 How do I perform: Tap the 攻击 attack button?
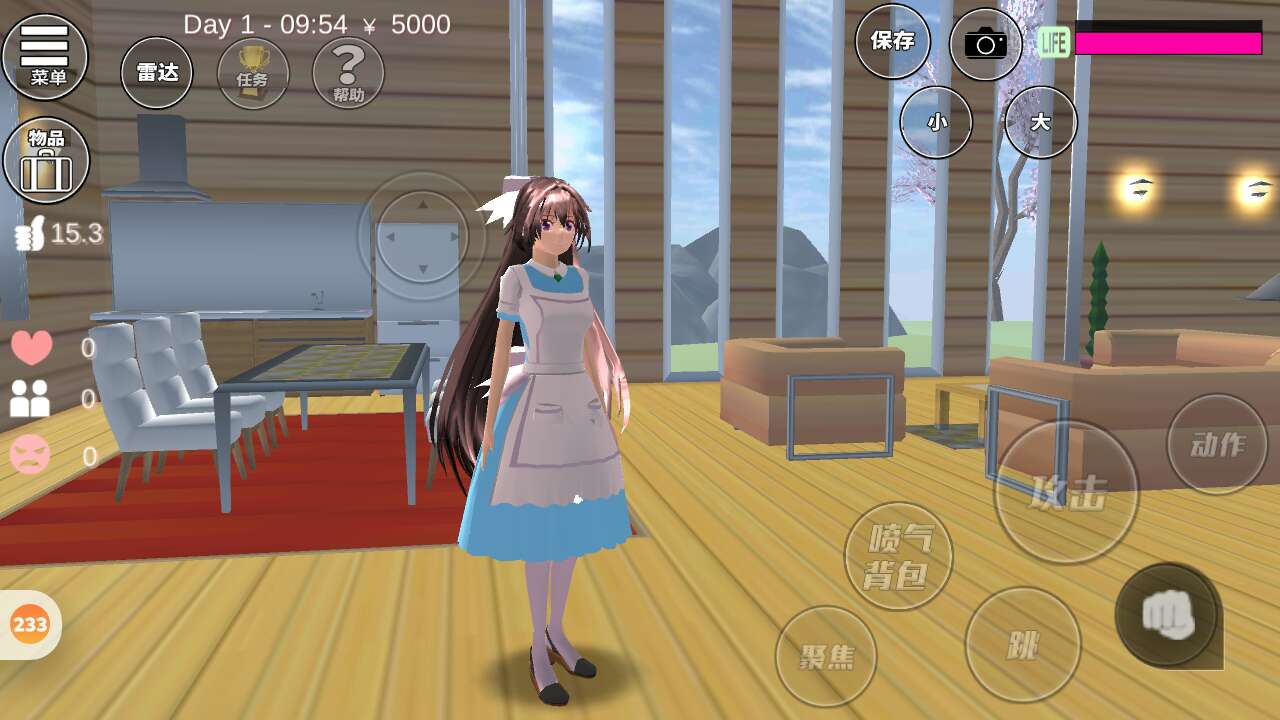1066,492
